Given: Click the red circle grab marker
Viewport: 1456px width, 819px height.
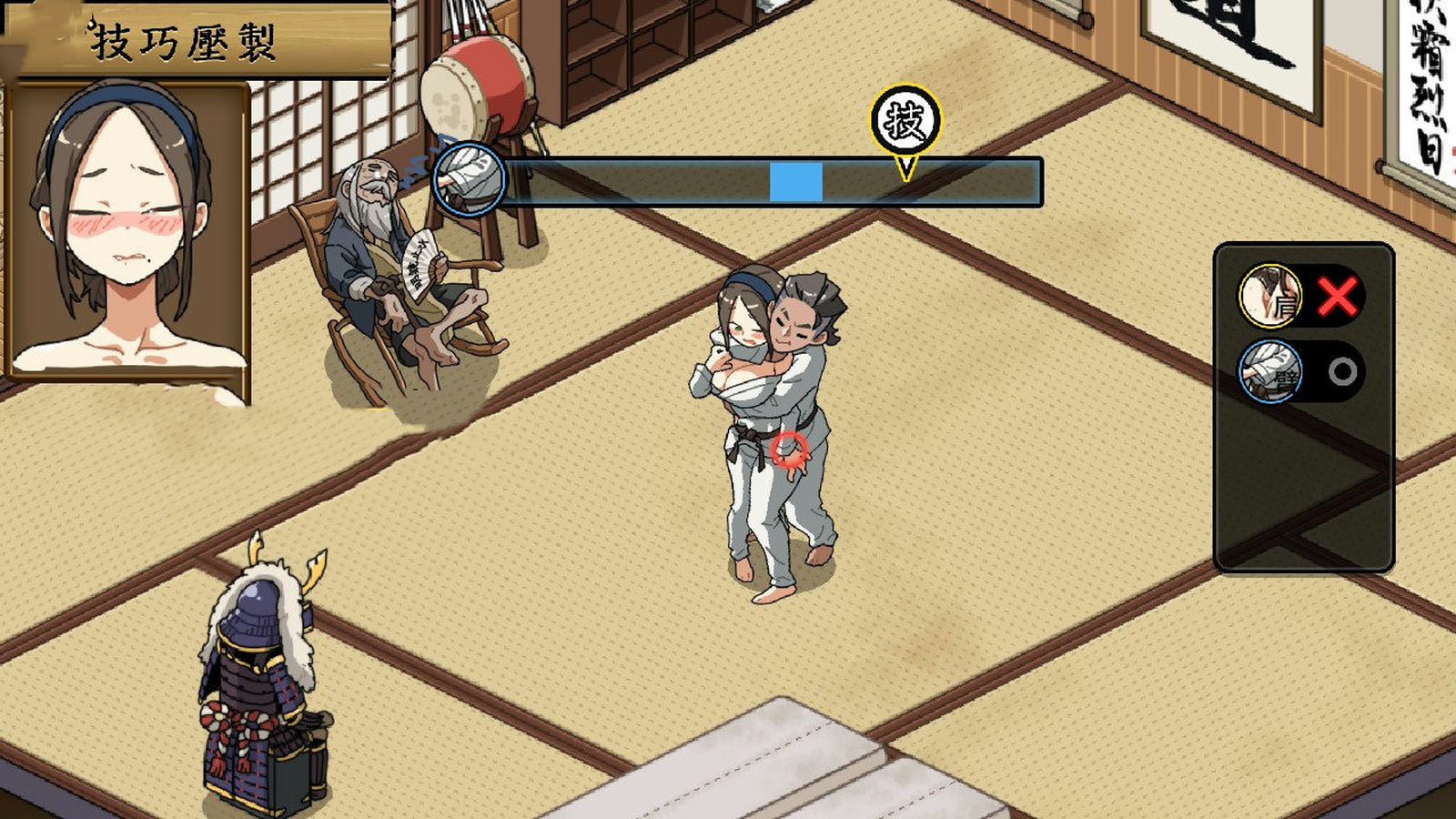Looking at the screenshot, I should coord(789,449).
